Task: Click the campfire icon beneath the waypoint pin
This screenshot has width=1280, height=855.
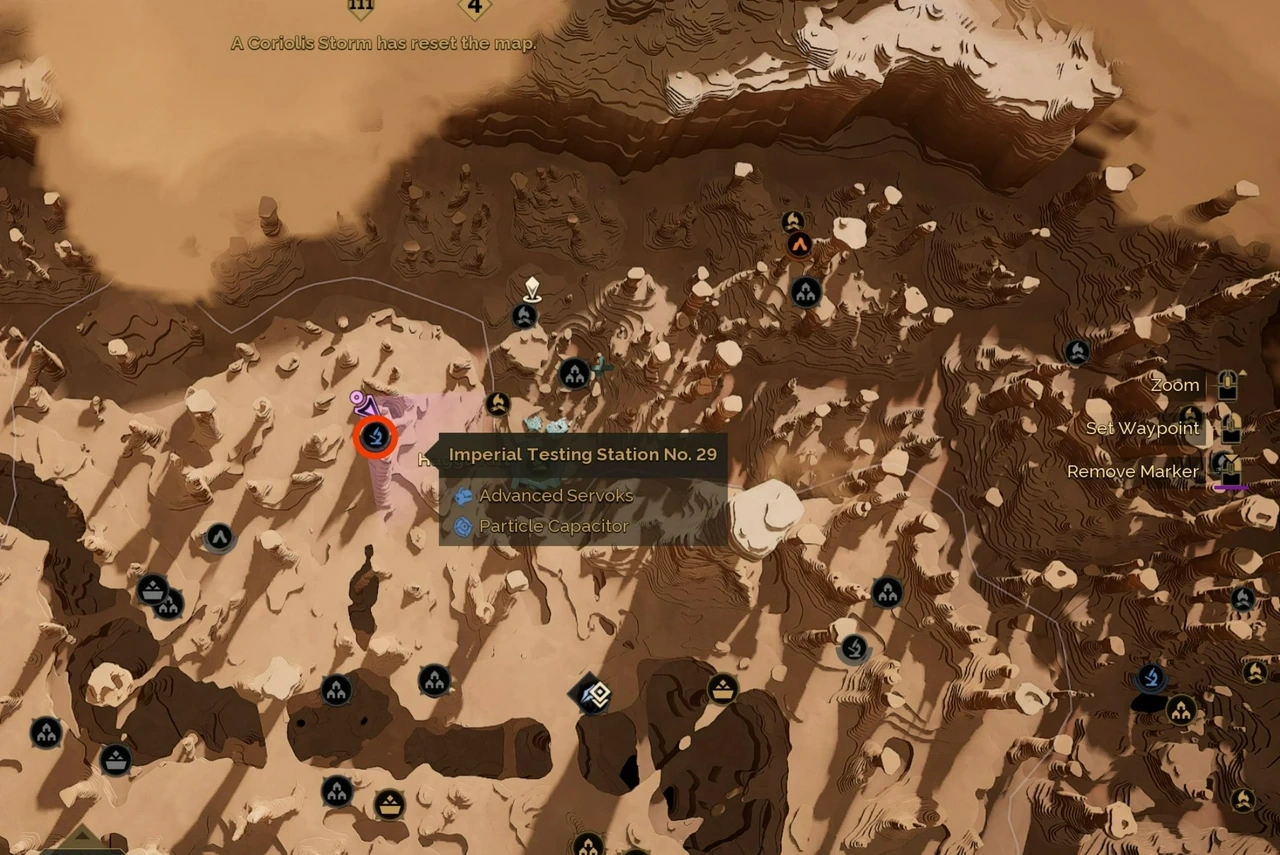Action: tap(525, 315)
